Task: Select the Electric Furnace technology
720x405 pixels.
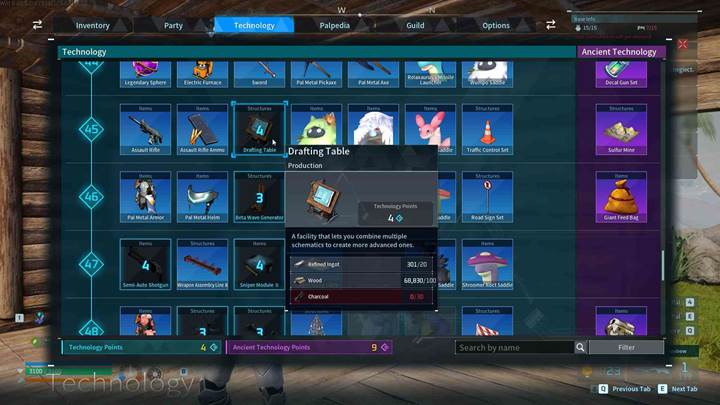Action: [x=203, y=73]
